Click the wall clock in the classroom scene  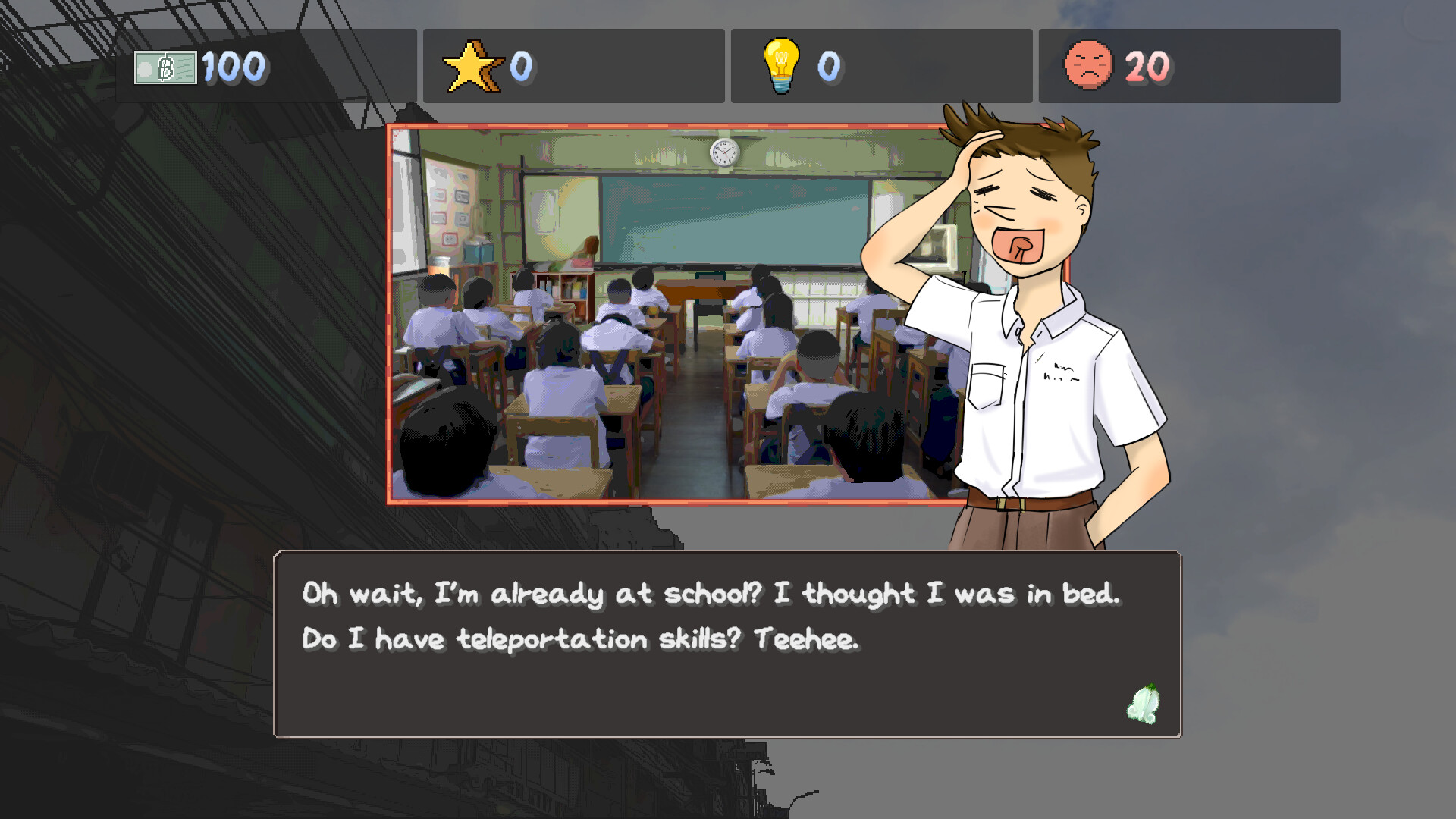(724, 152)
